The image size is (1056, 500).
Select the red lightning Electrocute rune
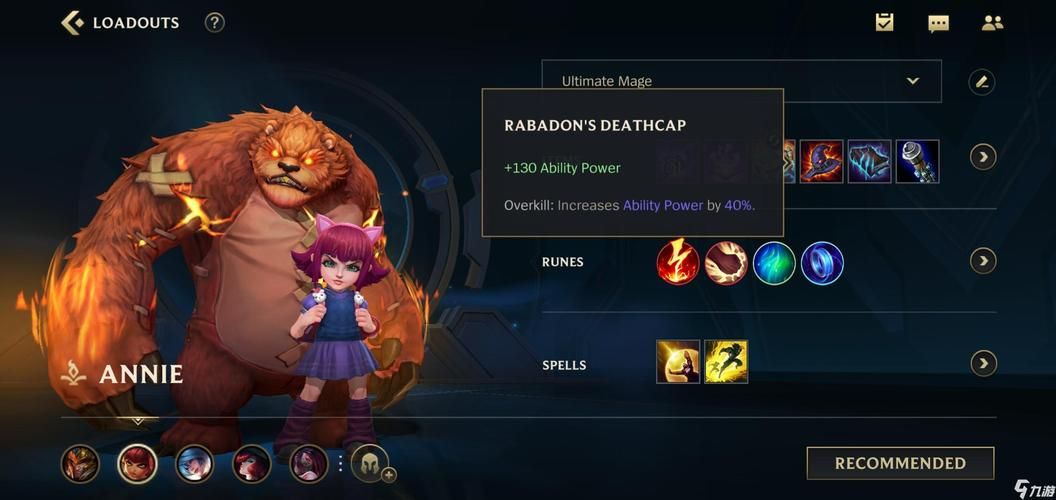point(678,262)
